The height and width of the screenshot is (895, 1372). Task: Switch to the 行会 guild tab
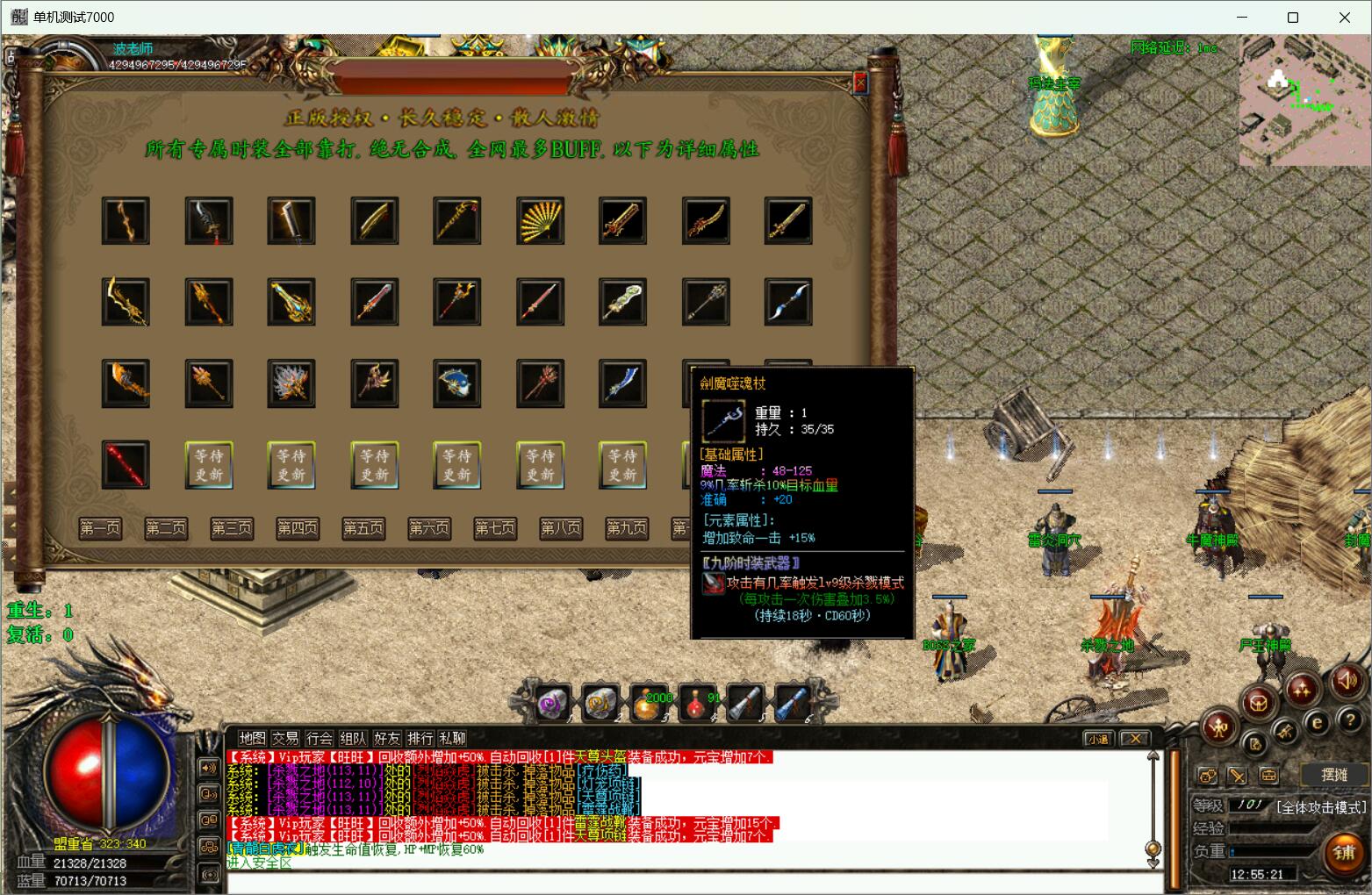click(x=320, y=738)
